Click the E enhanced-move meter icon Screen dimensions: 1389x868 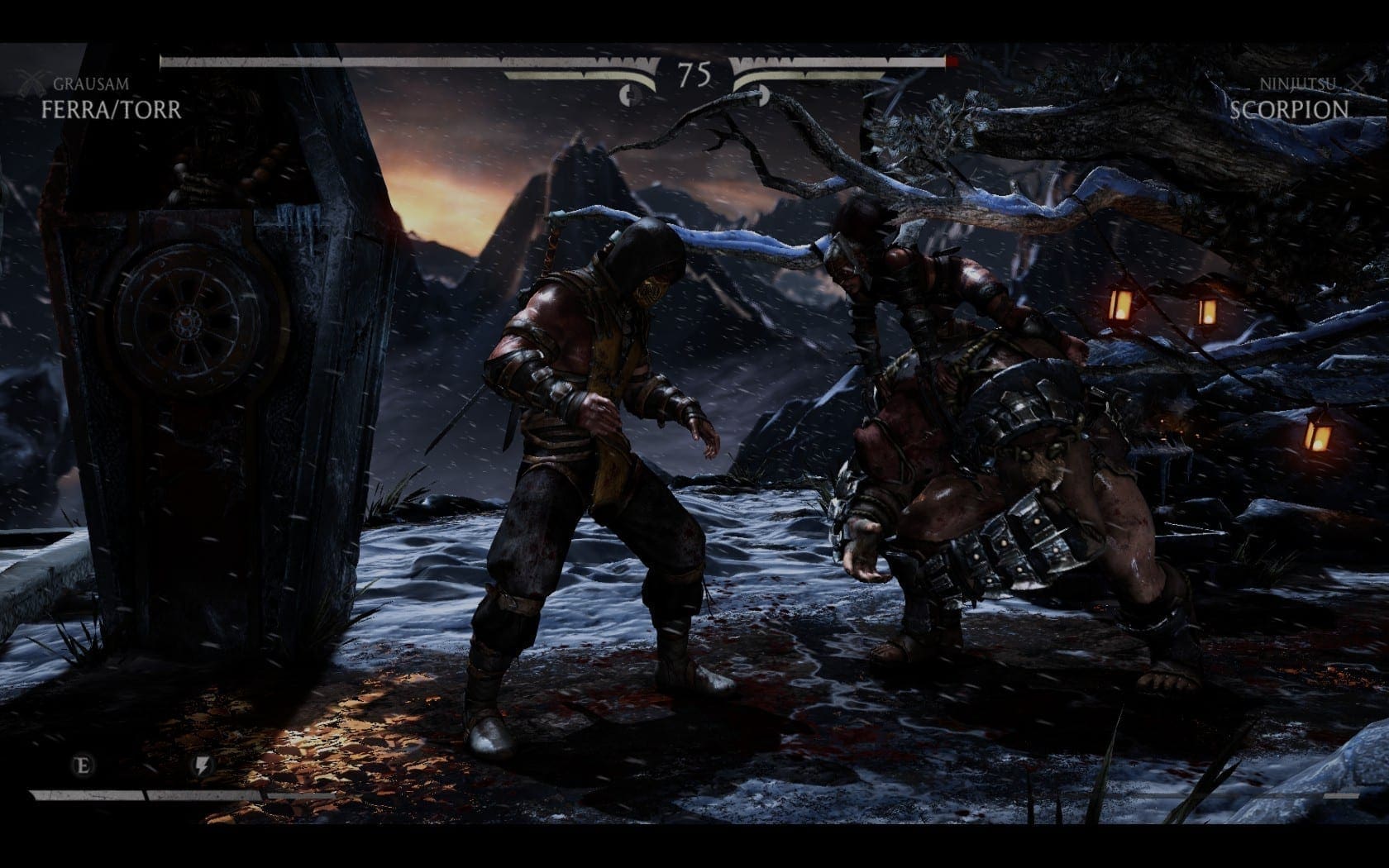[84, 764]
